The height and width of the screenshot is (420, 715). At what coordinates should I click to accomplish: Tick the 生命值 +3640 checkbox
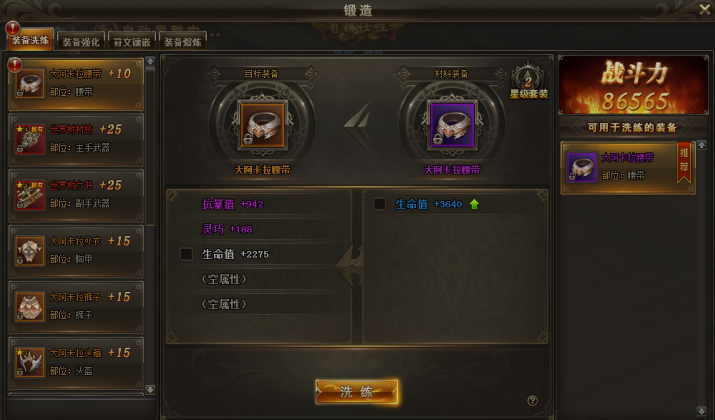click(x=379, y=204)
